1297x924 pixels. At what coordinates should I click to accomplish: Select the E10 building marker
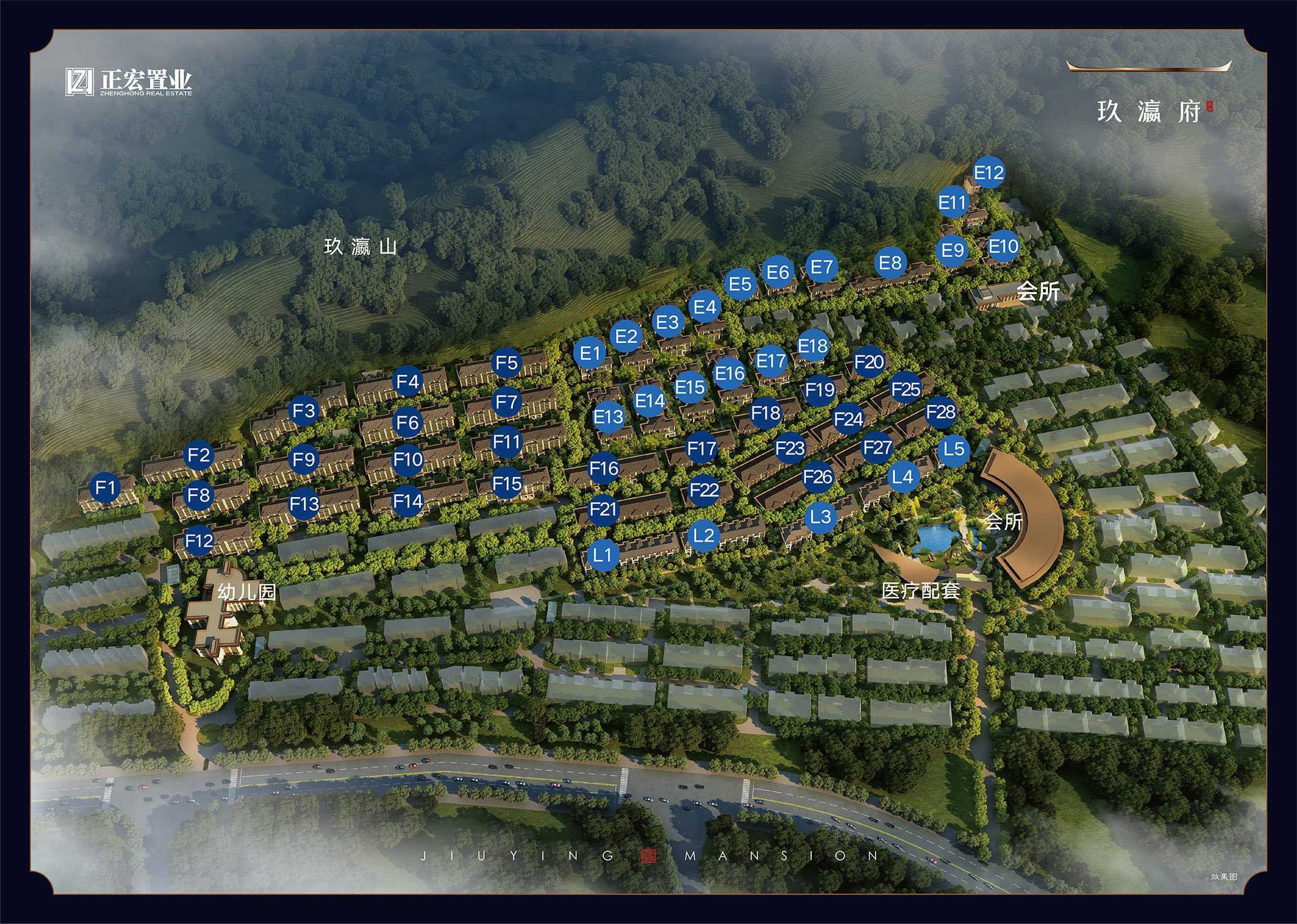click(1003, 246)
